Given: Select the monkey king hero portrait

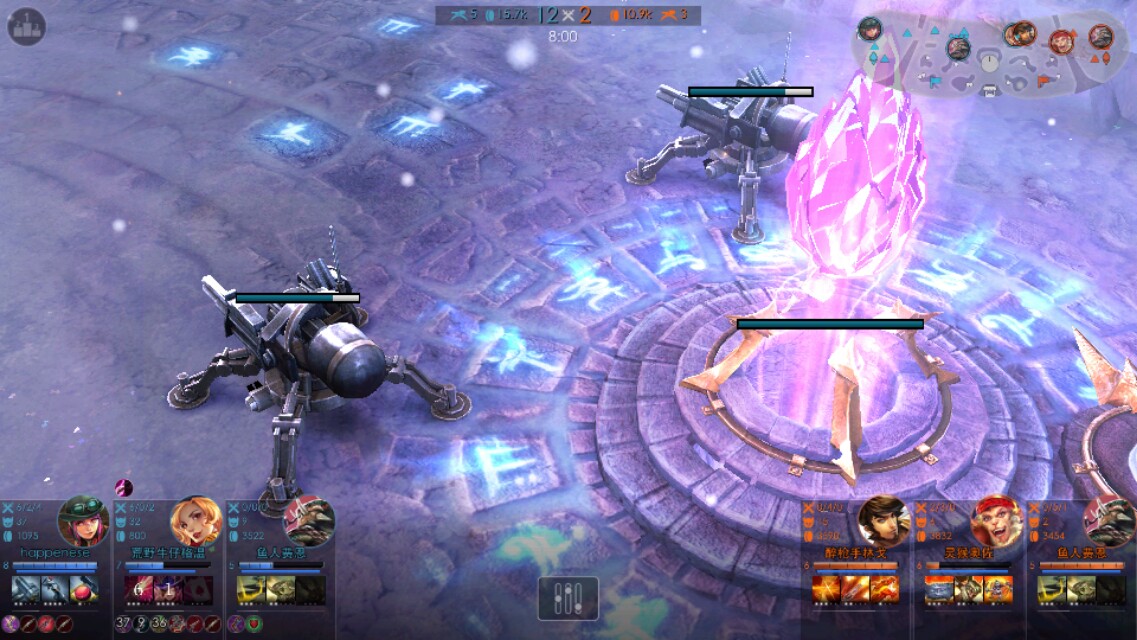Looking at the screenshot, I should tap(996, 520).
